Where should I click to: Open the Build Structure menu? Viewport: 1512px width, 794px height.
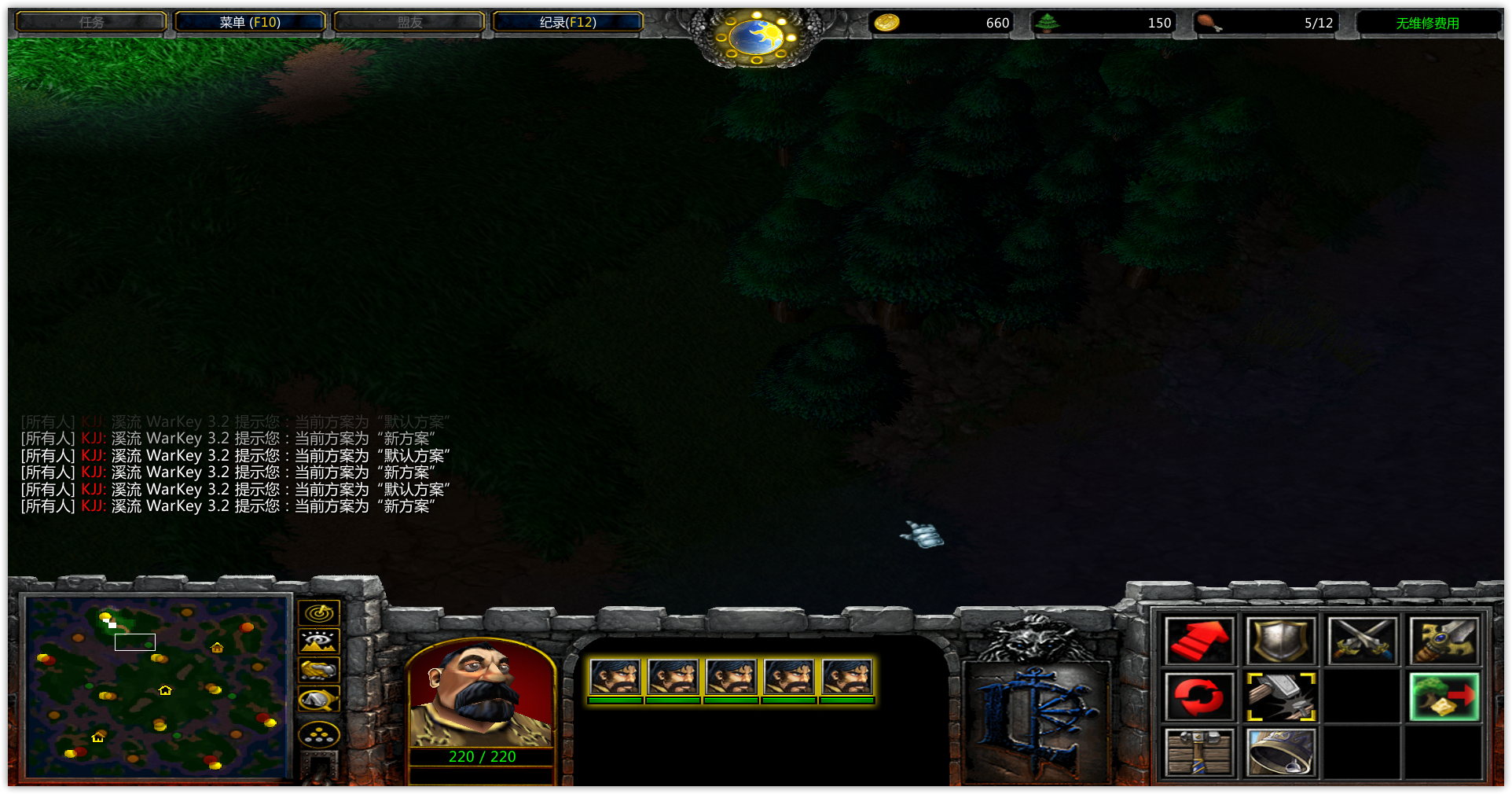1198,752
